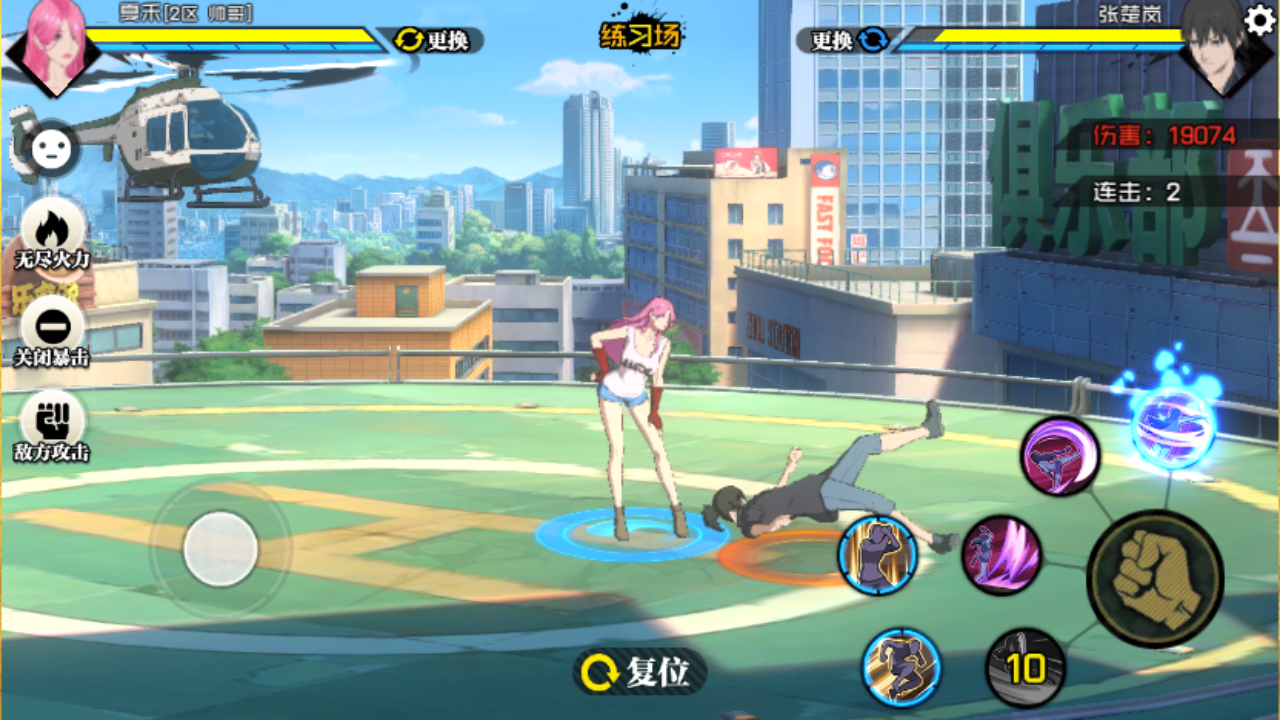Activate the blue flaming orb ultimate skill
The width and height of the screenshot is (1280, 720).
pyautogui.click(x=1173, y=425)
